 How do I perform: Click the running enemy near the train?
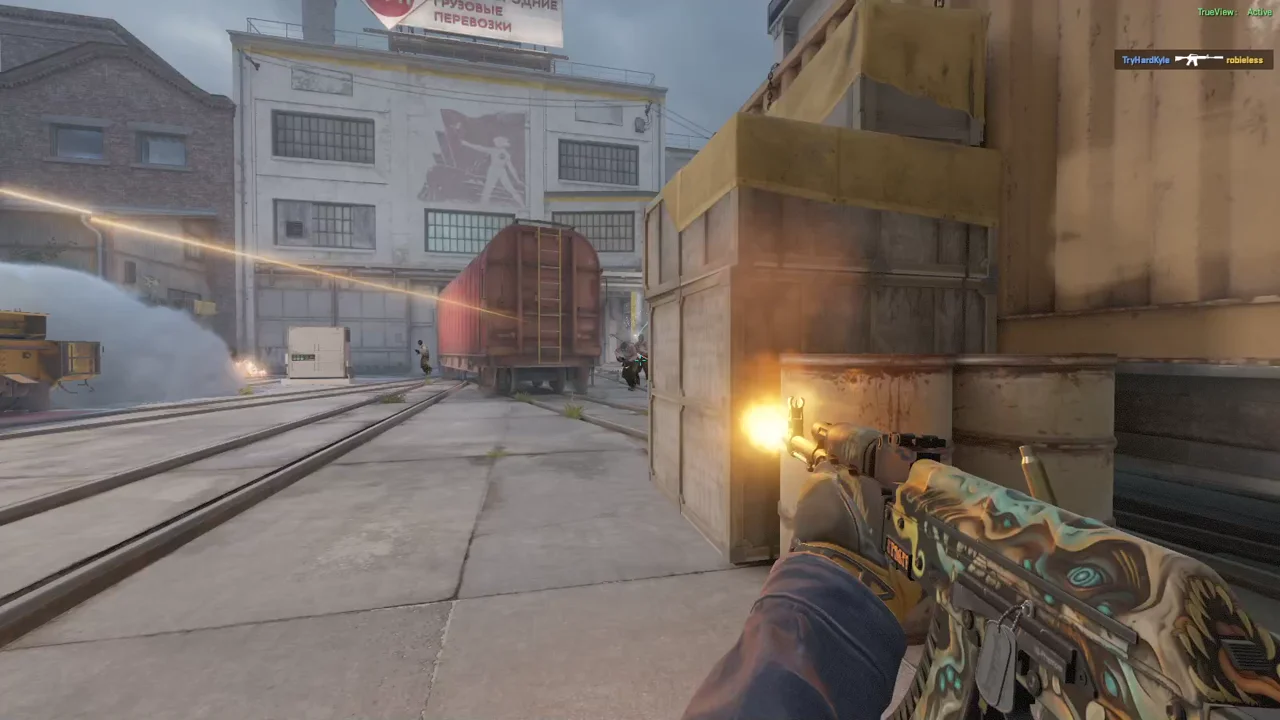421,355
